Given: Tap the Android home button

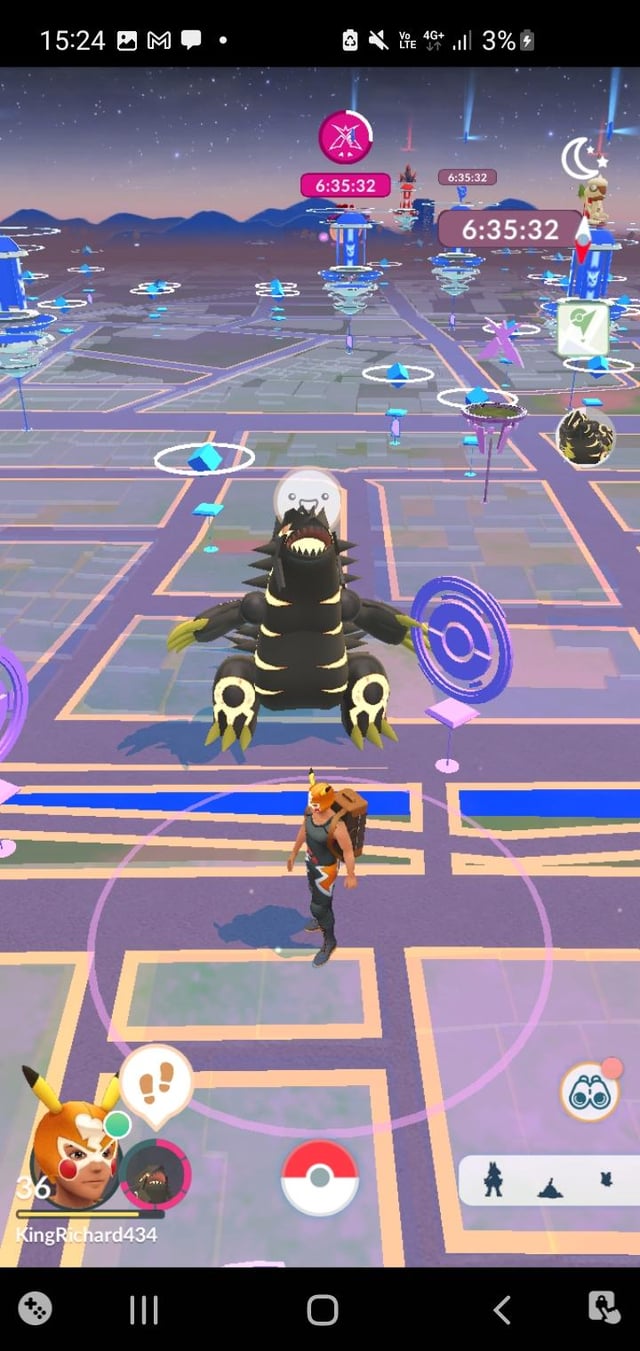Looking at the screenshot, I should (322, 1309).
